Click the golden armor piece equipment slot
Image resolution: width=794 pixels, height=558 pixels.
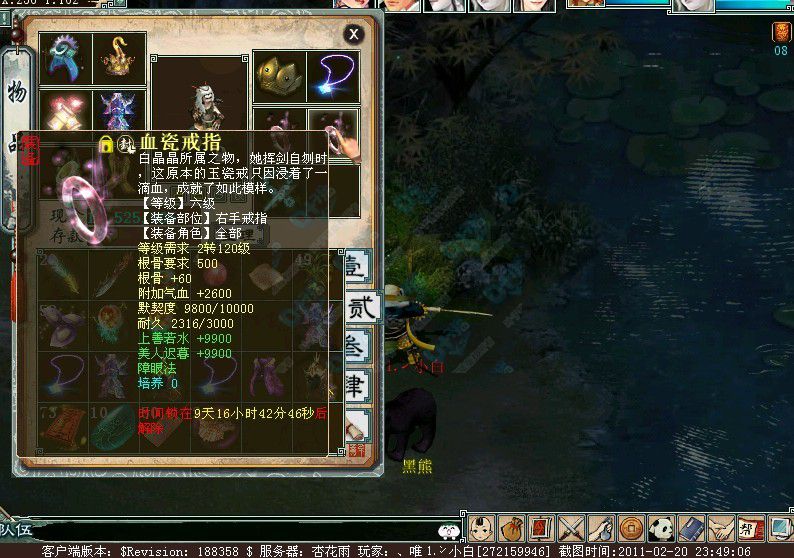(279, 76)
